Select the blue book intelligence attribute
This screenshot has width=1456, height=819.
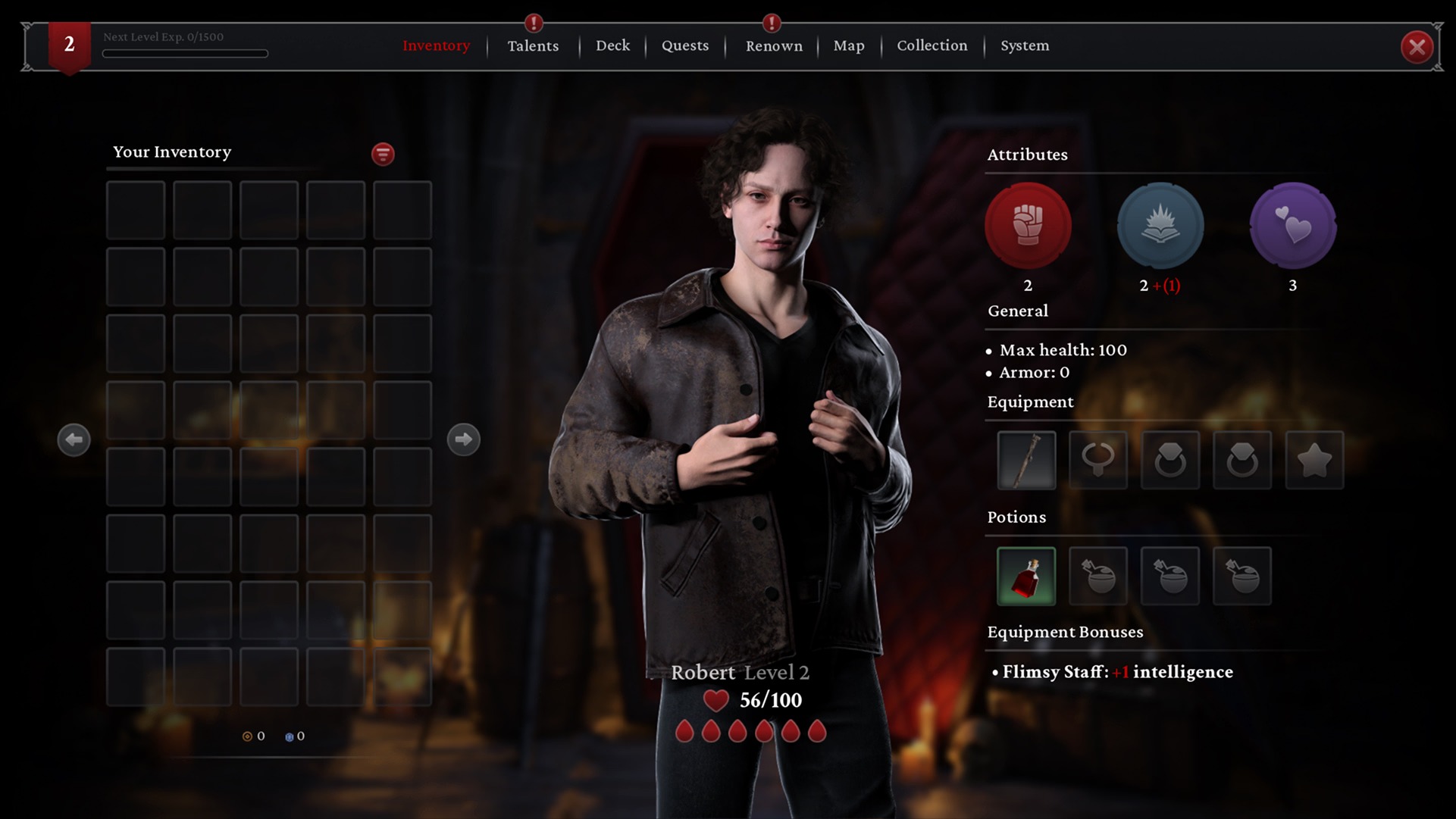(x=1160, y=226)
